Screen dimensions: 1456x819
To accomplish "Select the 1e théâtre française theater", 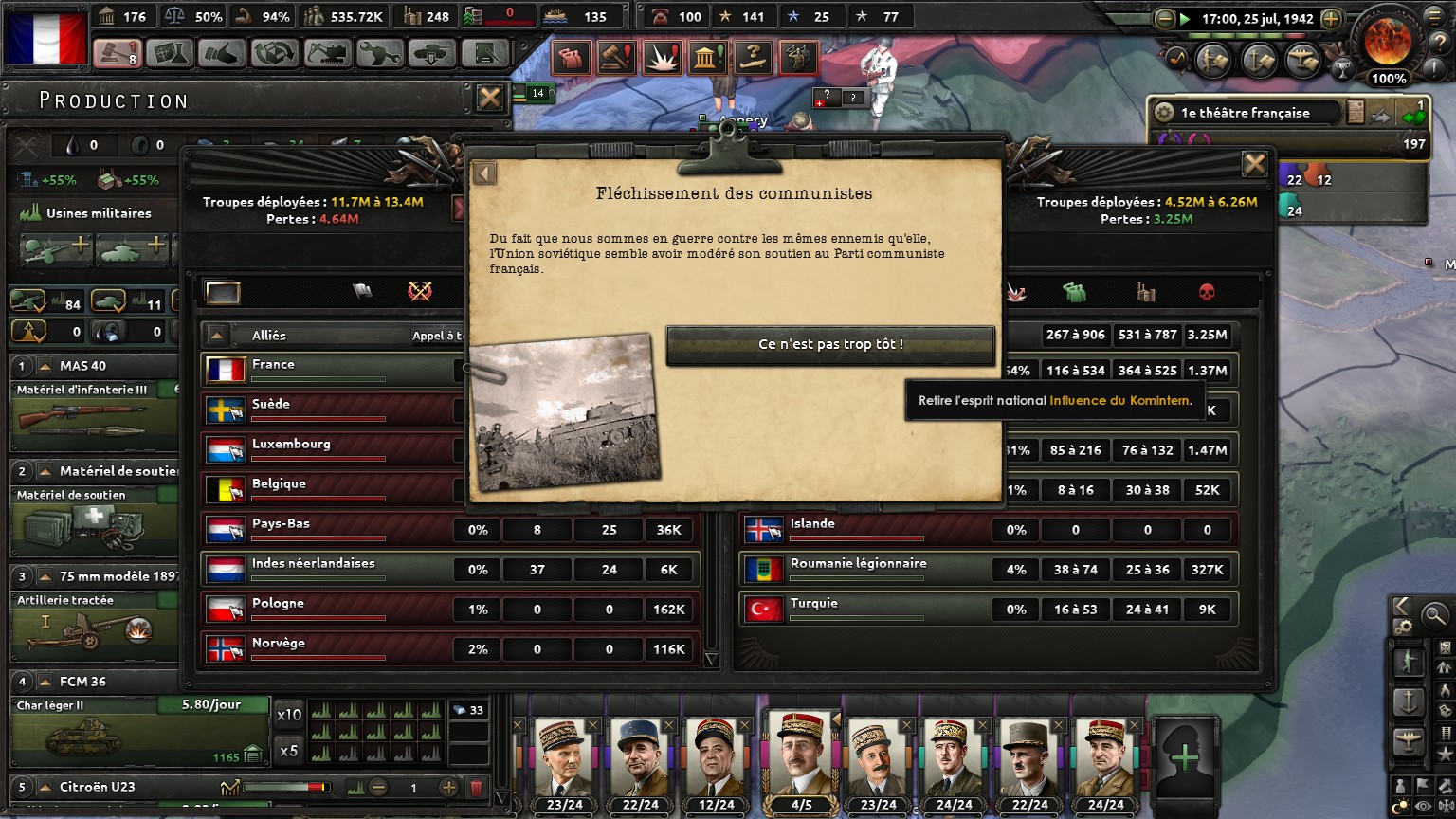I will point(1245,113).
